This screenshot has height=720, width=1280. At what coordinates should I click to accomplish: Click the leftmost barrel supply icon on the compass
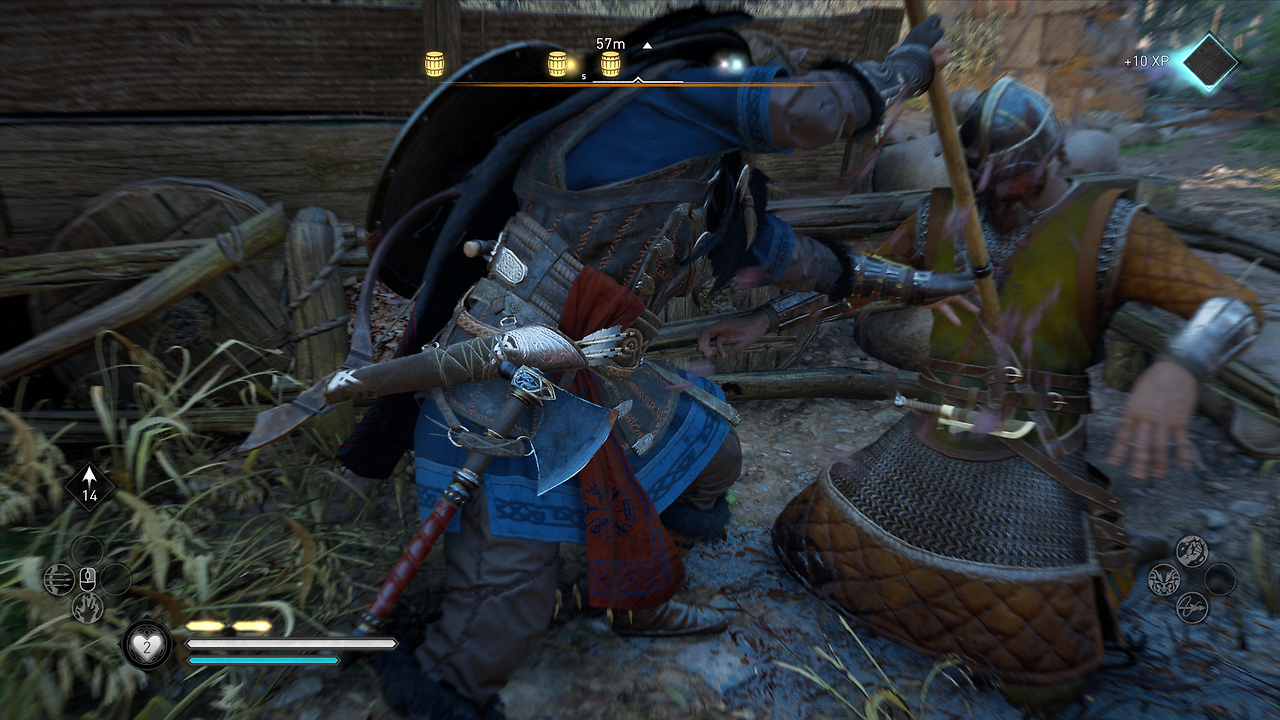[x=434, y=62]
